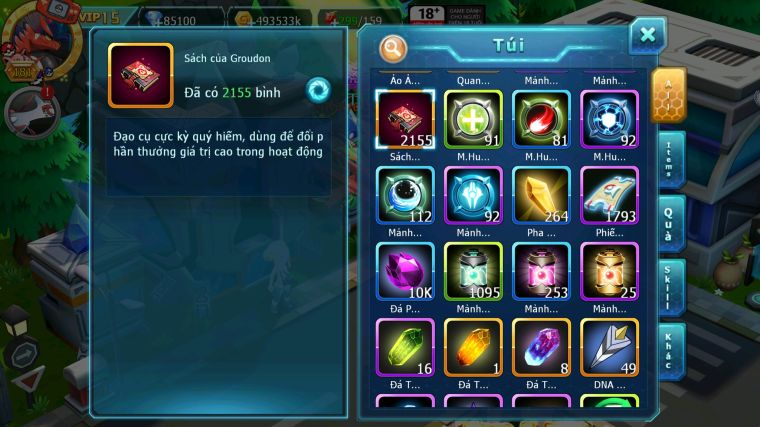Close the Túi inventory window

point(647,37)
